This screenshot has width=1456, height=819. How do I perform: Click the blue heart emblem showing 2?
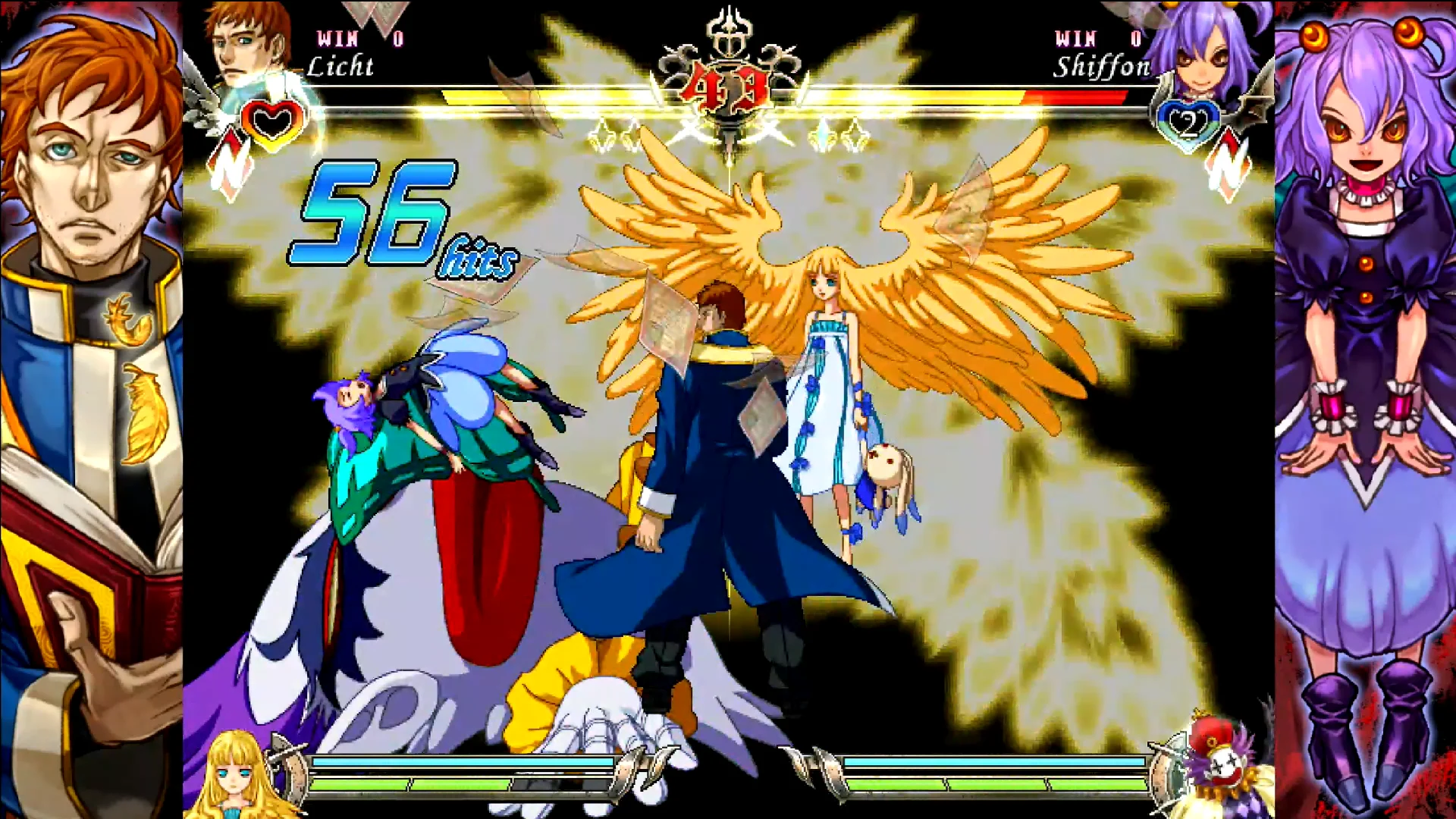click(x=1187, y=123)
